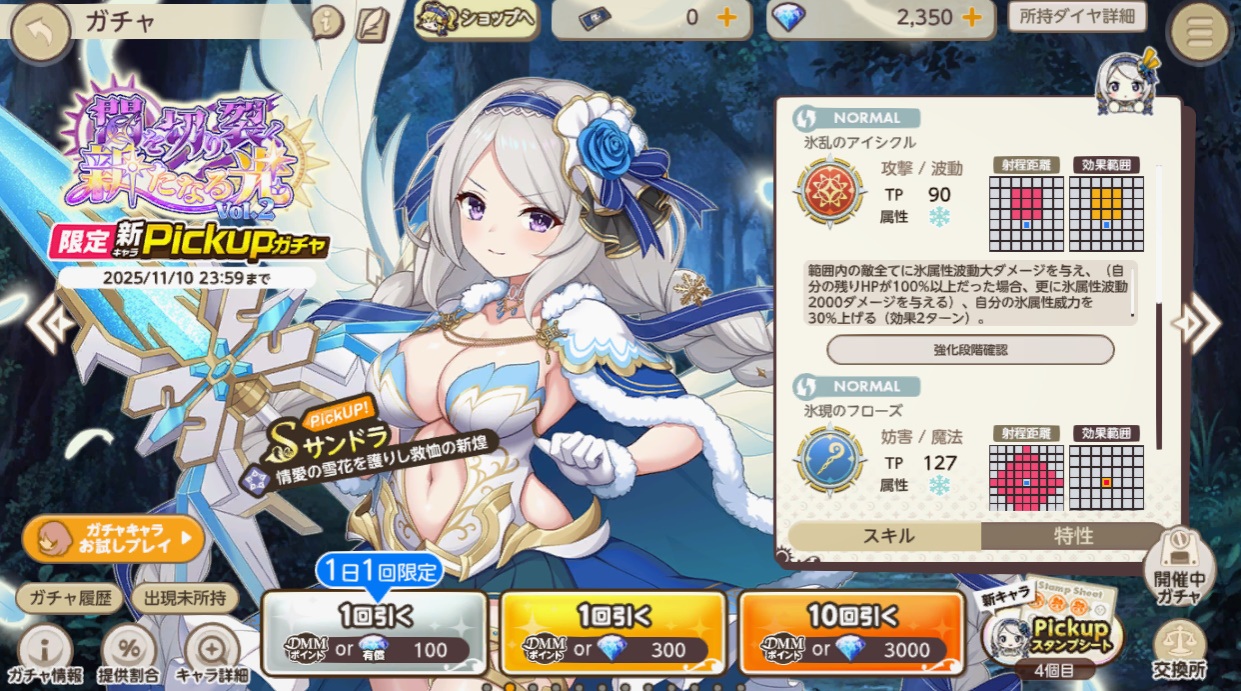The image size is (1241, 691).
Task: Show the previous gacha banner
Action: point(47,322)
